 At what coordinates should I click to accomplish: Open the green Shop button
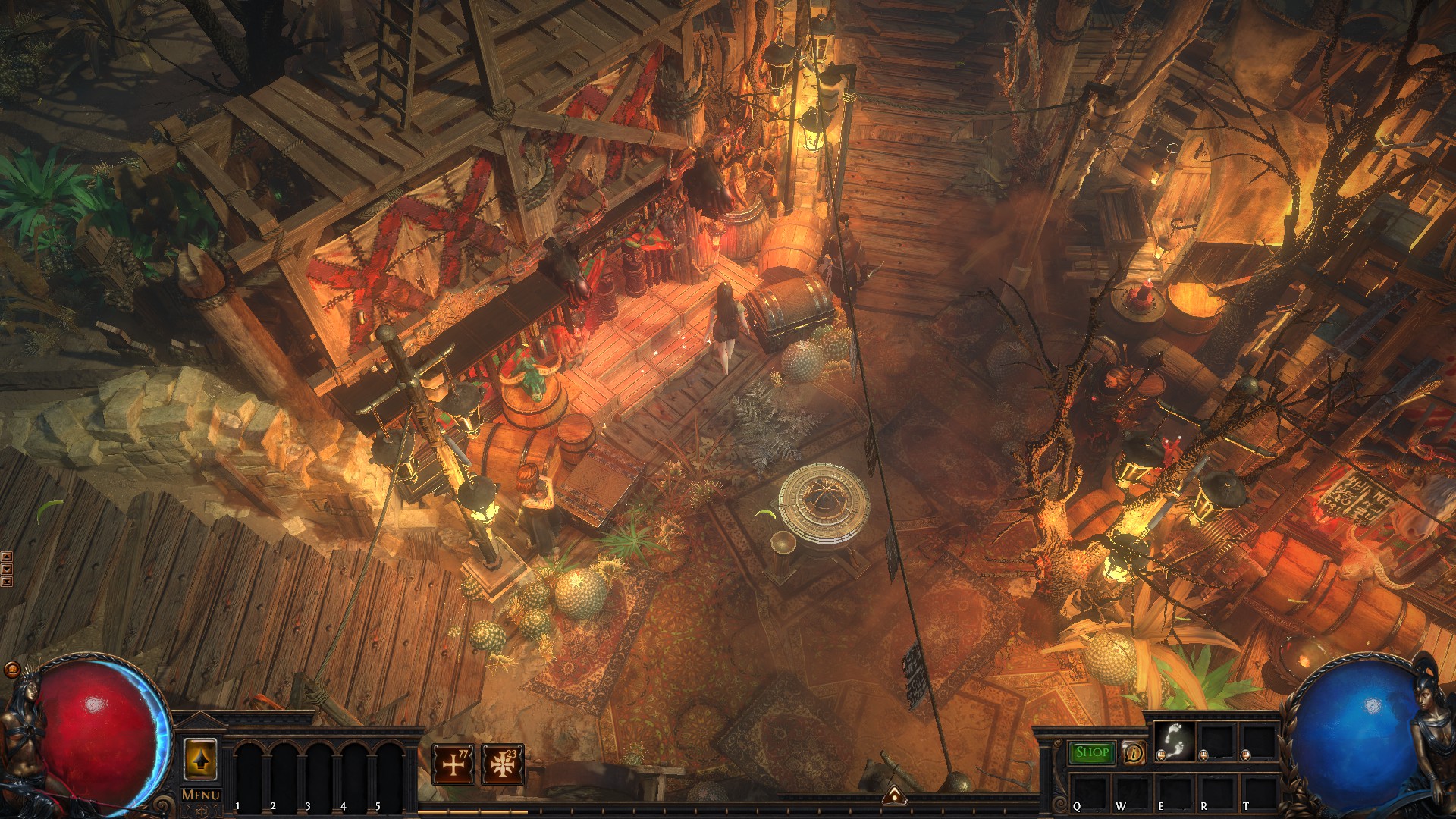point(1091,752)
